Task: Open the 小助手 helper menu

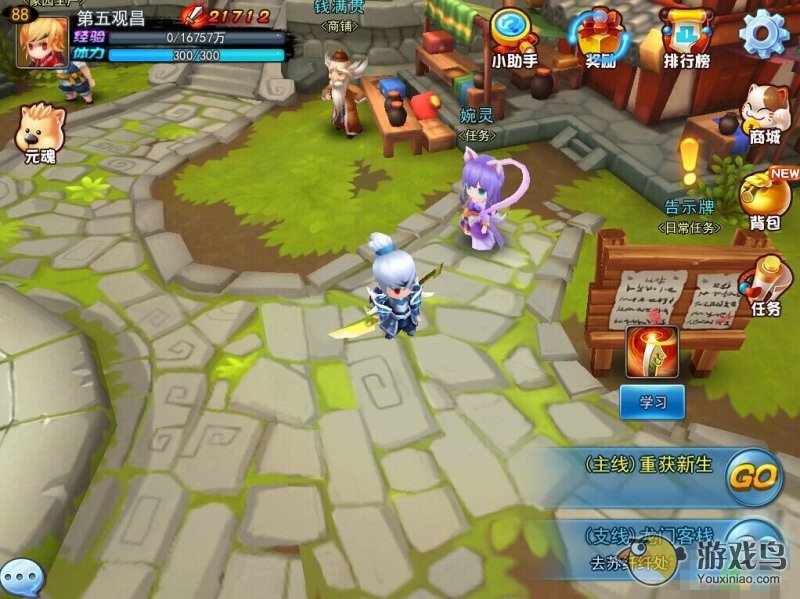Action: pyautogui.click(x=515, y=36)
